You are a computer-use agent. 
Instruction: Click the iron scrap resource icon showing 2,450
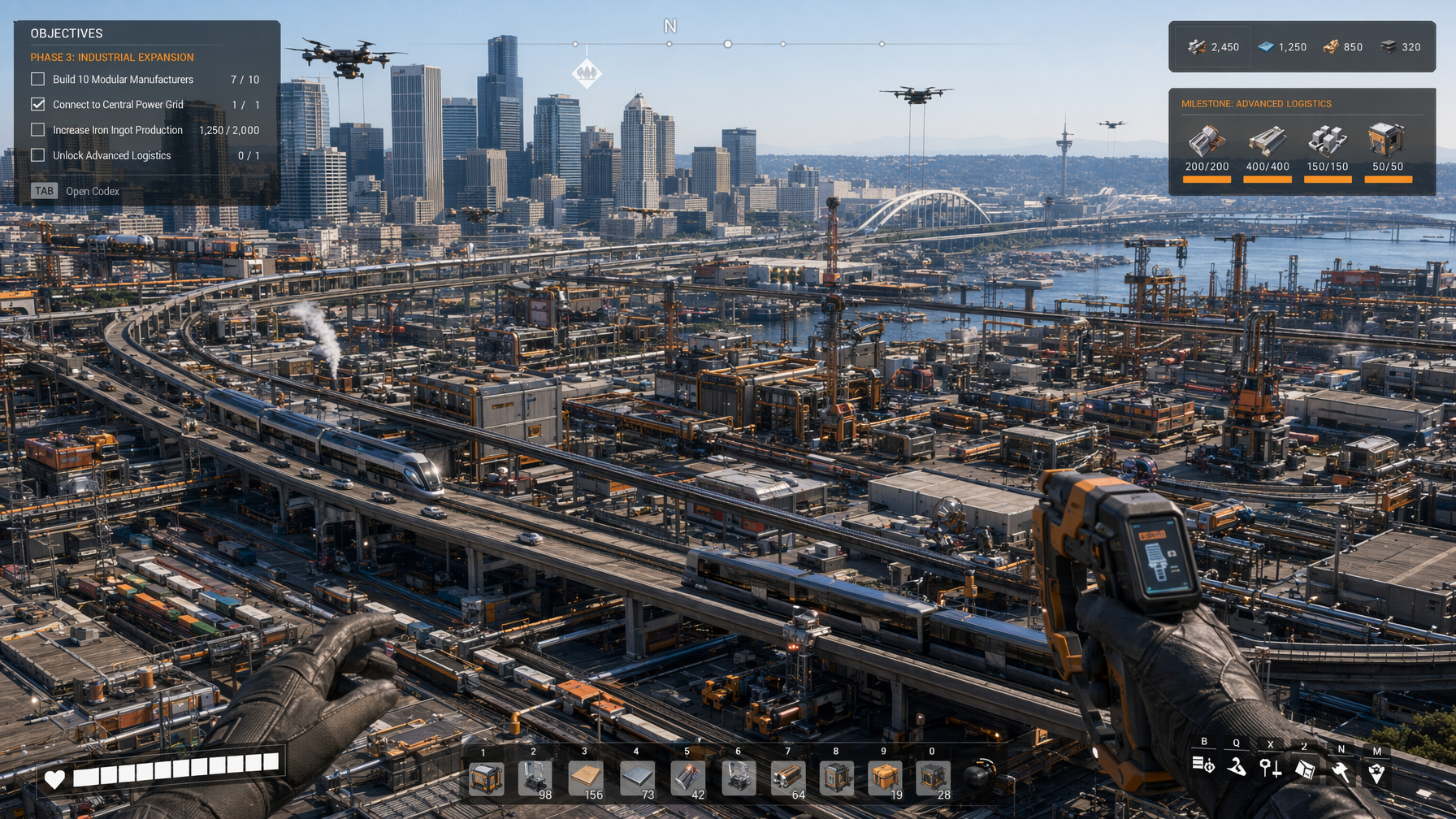click(1195, 46)
